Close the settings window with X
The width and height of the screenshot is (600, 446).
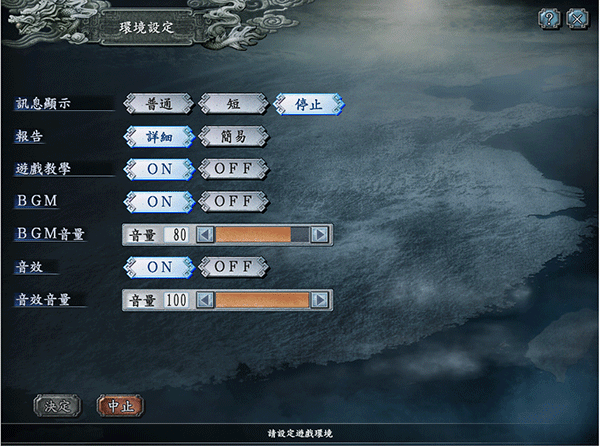(577, 18)
